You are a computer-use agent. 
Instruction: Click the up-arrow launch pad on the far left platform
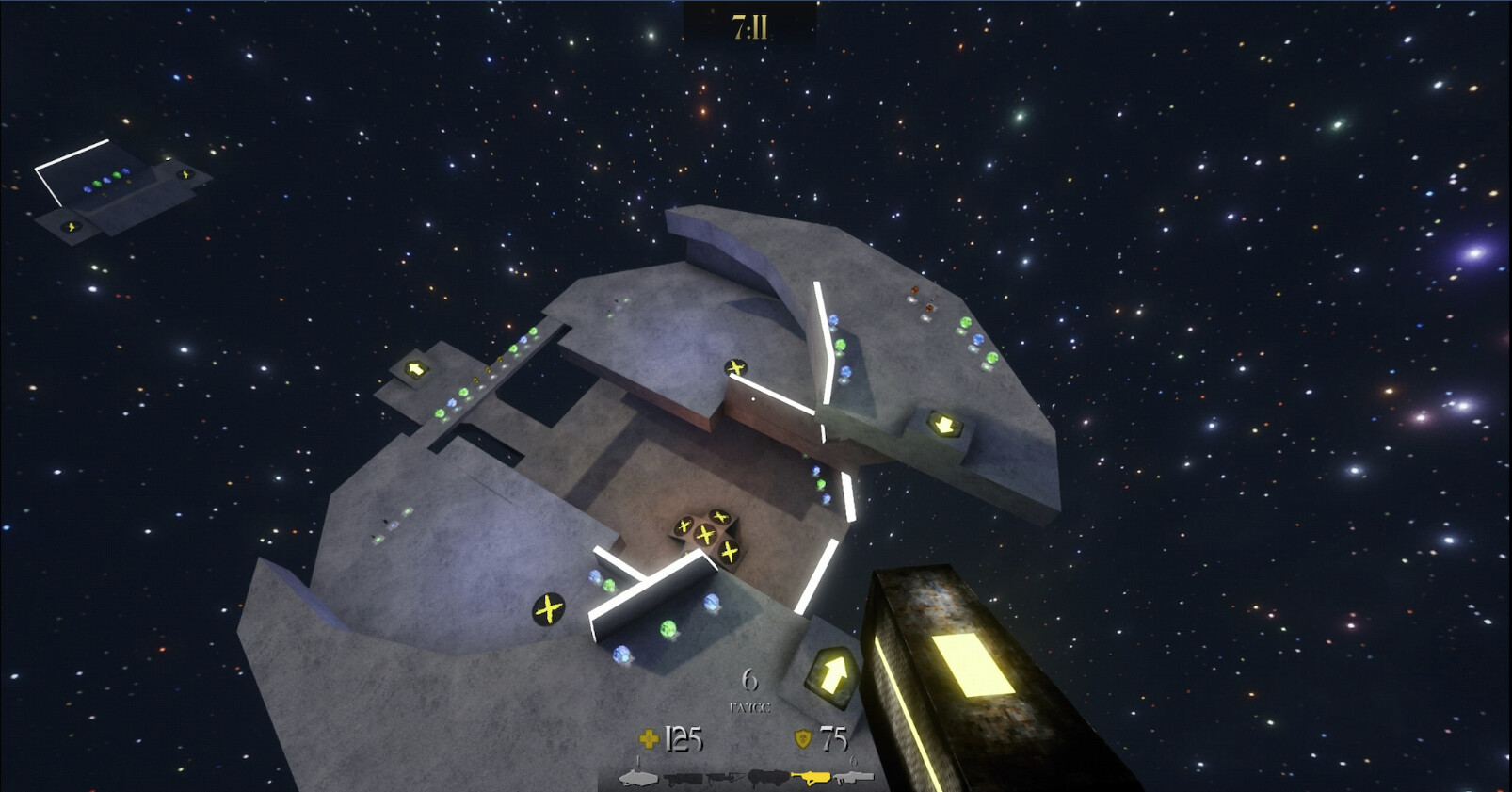[415, 366]
